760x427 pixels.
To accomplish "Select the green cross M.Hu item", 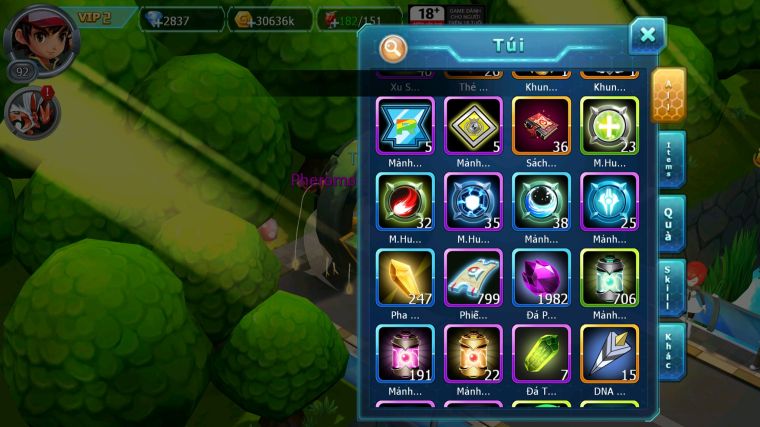I will (609, 125).
